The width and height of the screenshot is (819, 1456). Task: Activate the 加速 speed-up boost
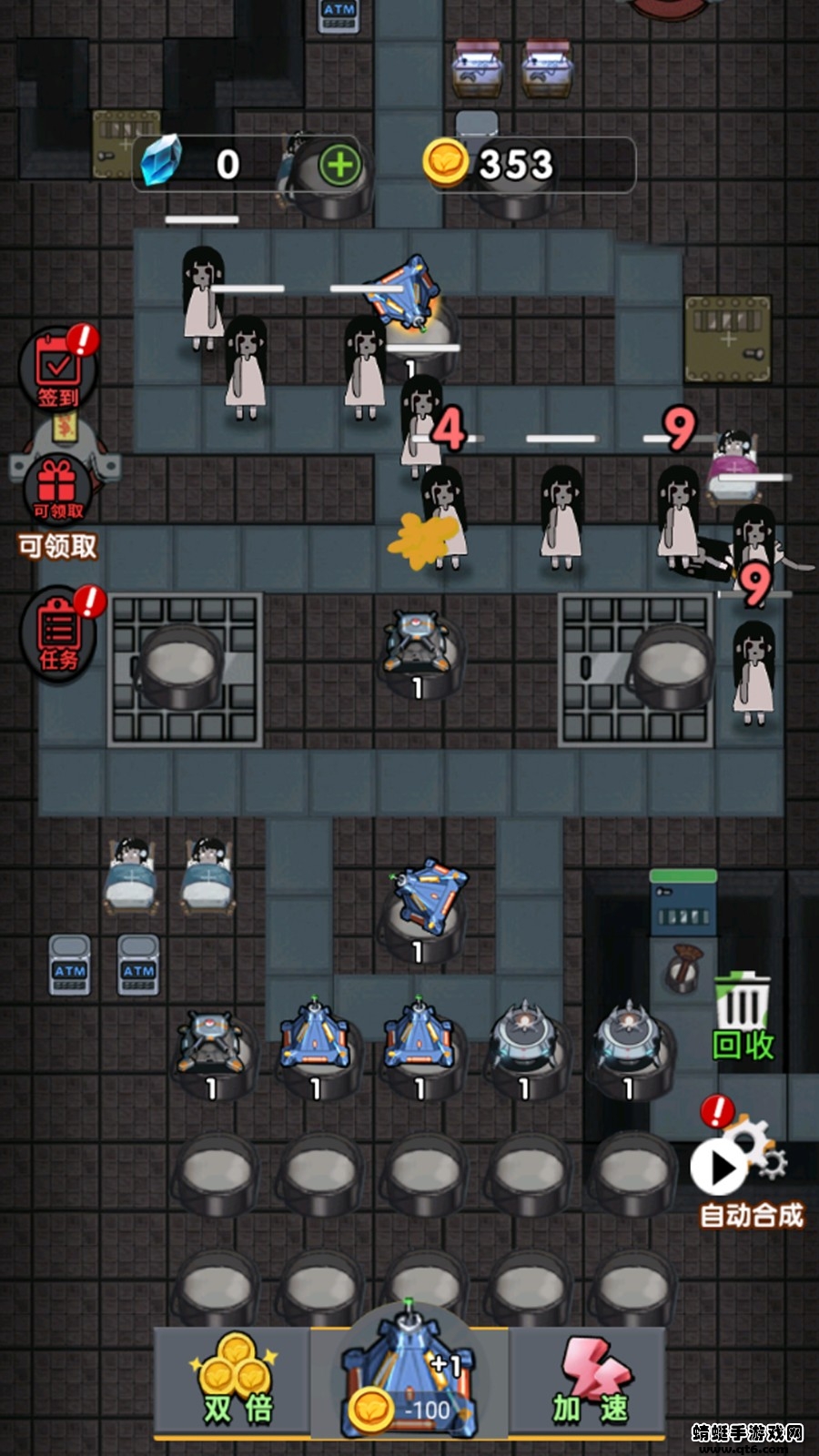coord(591,1381)
